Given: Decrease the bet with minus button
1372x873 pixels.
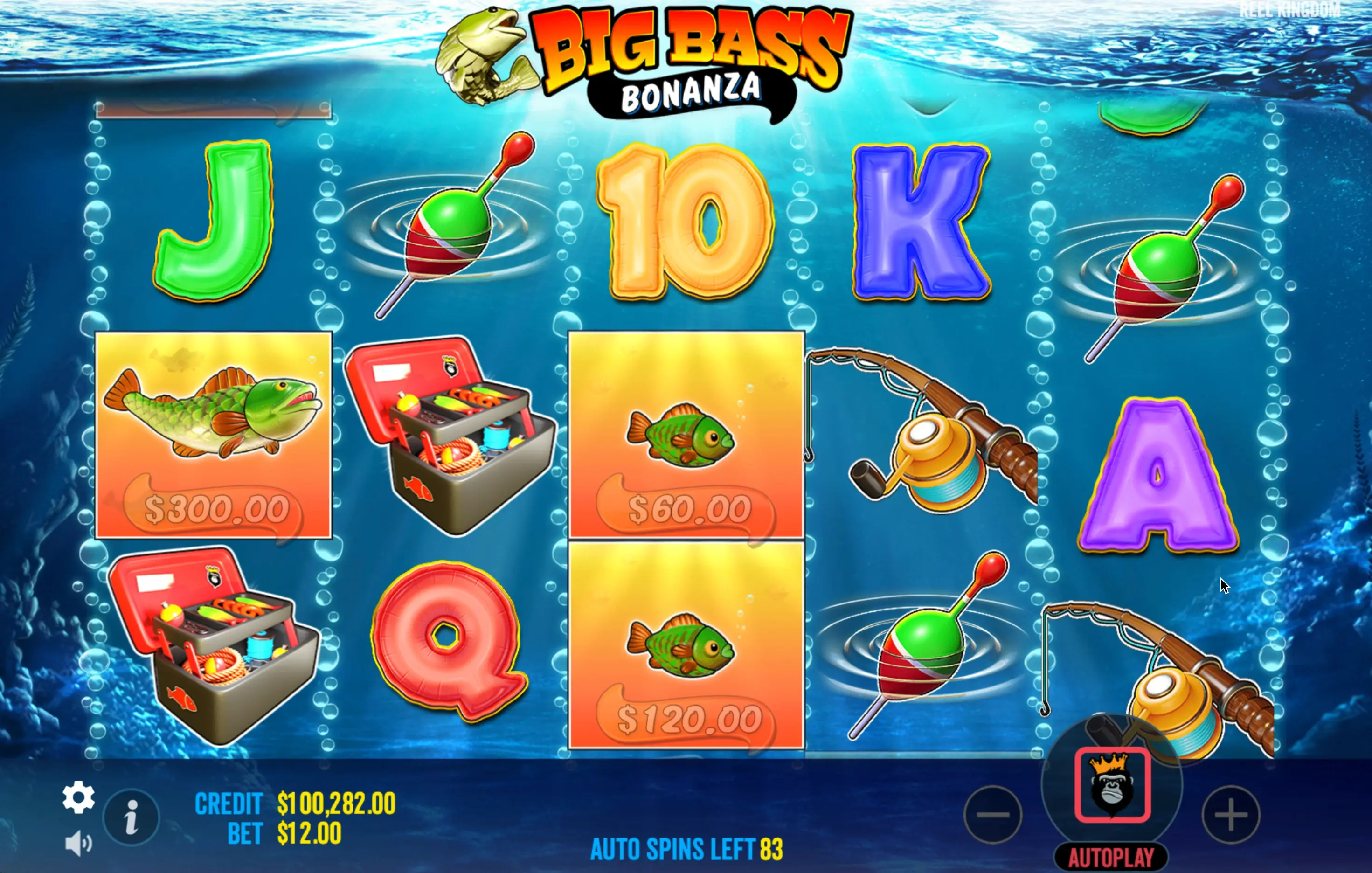Looking at the screenshot, I should point(992,814).
